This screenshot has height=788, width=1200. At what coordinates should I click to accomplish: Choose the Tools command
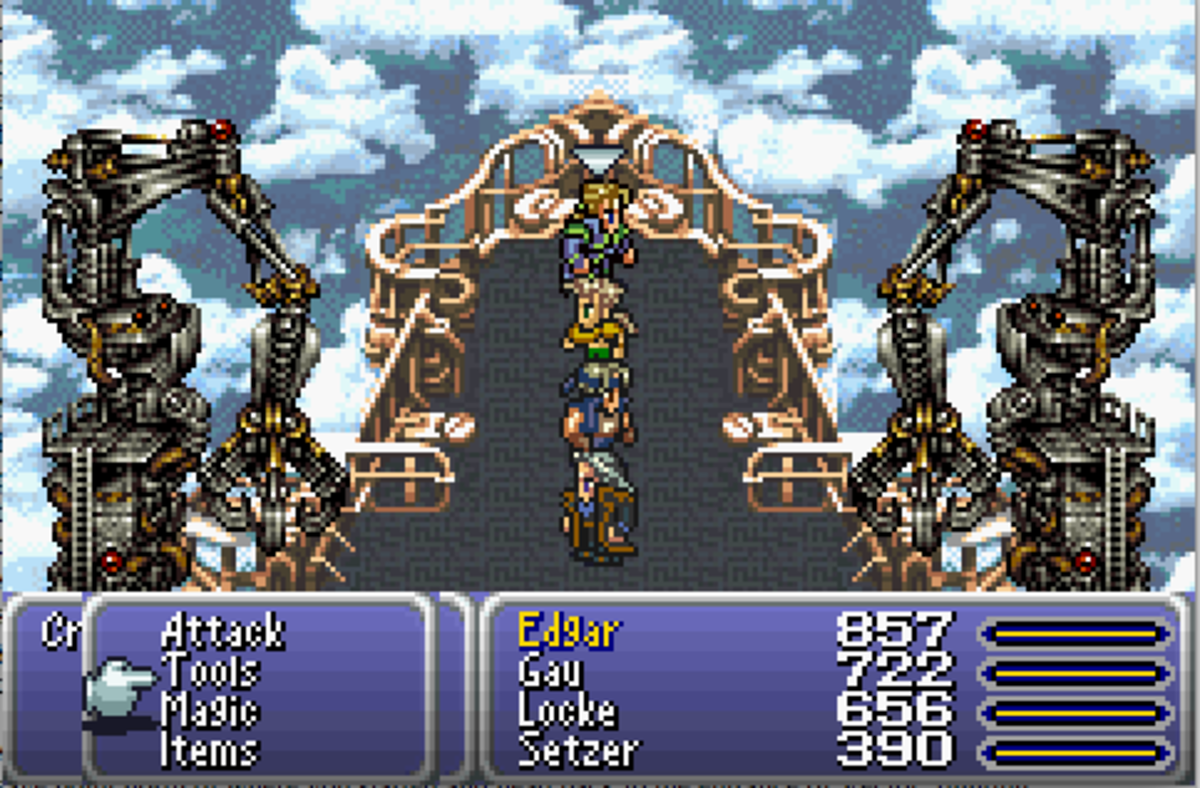210,671
